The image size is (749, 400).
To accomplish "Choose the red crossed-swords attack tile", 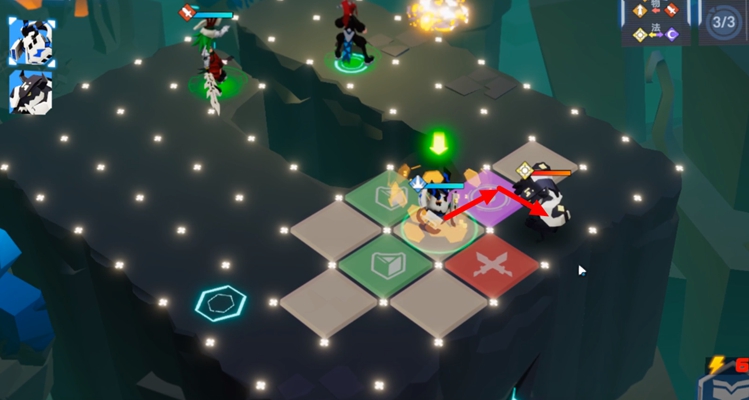I will 491,267.
